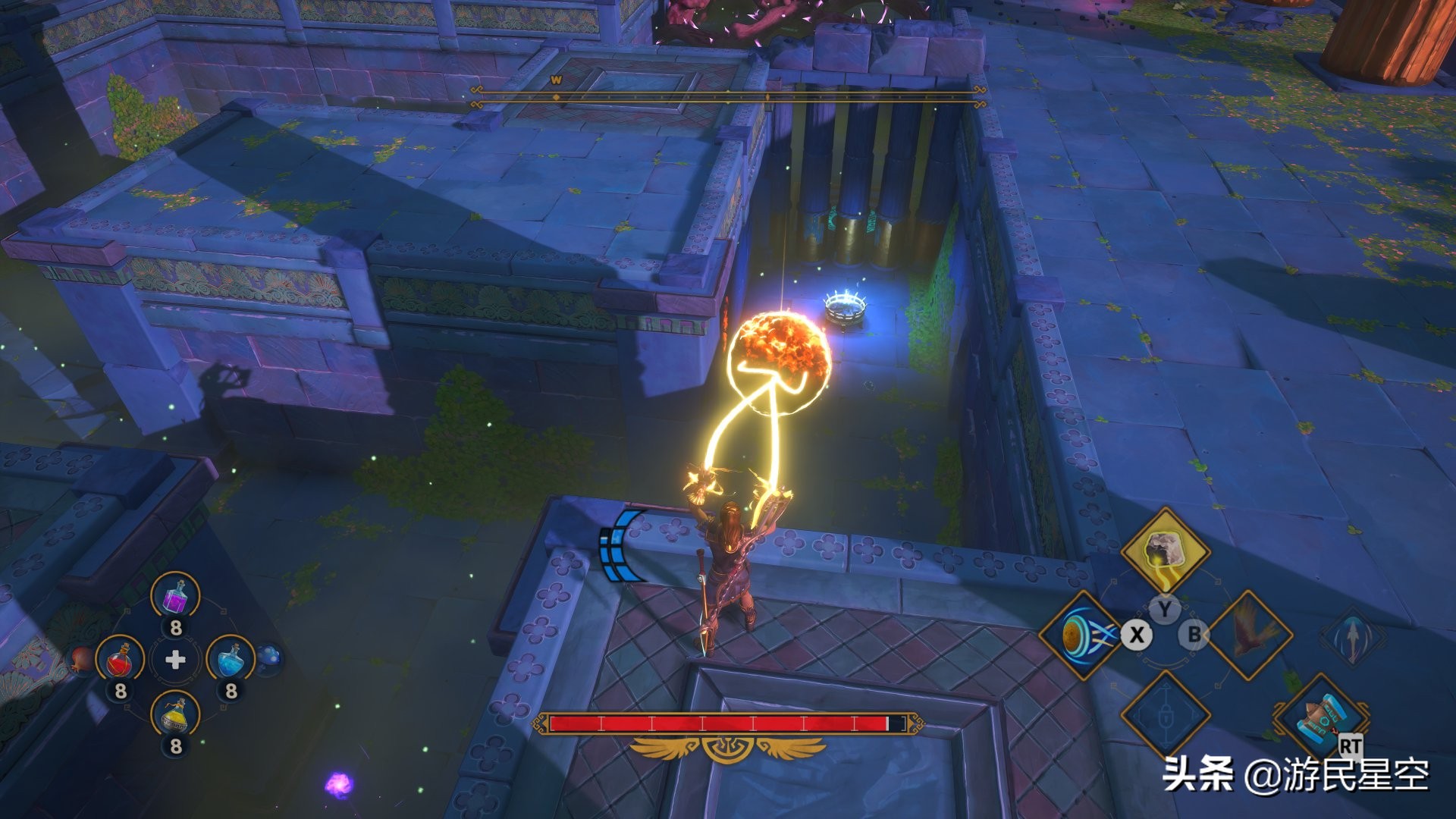Select the purple potion slot
Viewport: 1456px width, 819px height.
(176, 596)
